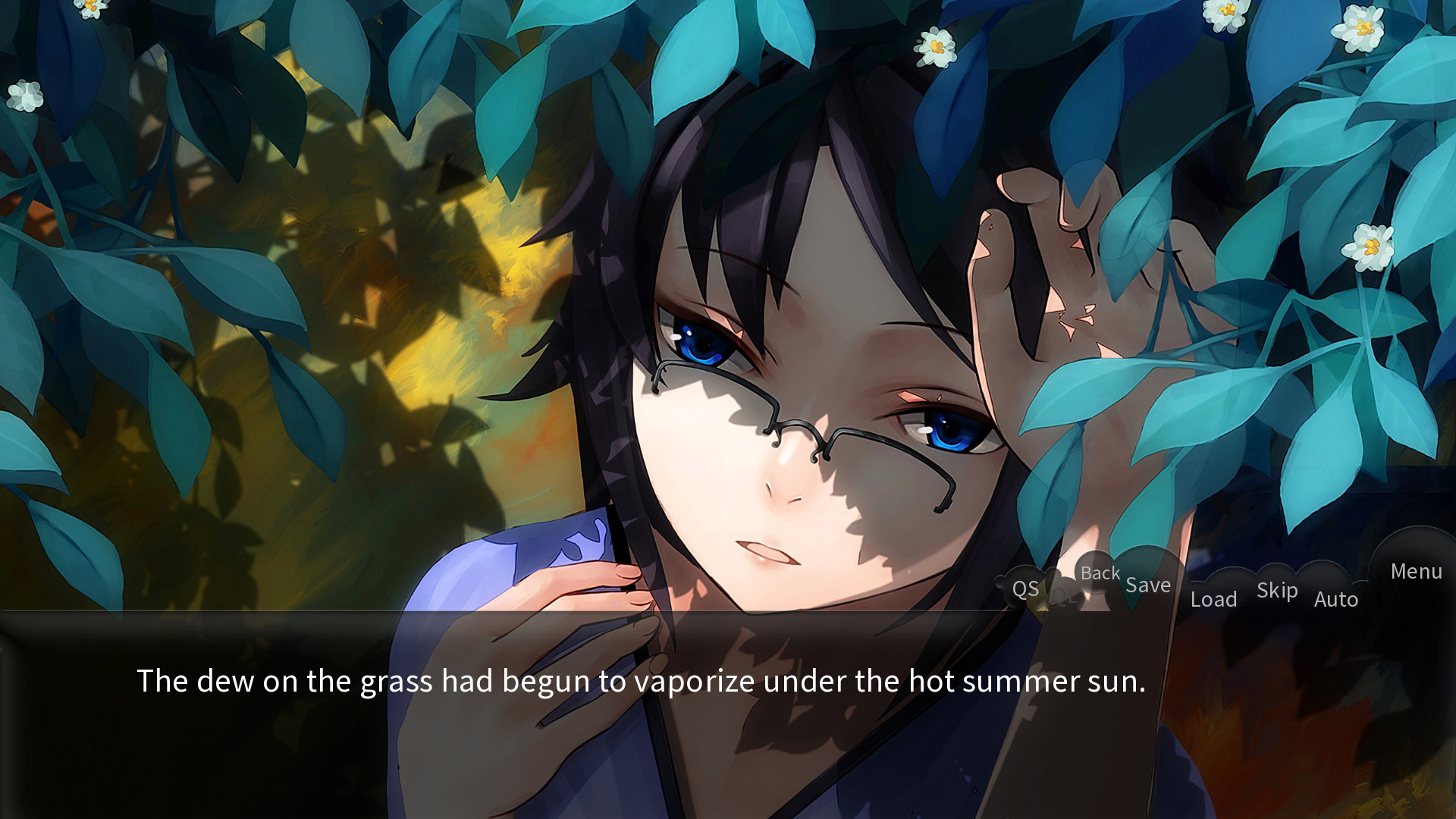1456x819 pixels.
Task: Open the Load screen
Action: pyautogui.click(x=1214, y=599)
